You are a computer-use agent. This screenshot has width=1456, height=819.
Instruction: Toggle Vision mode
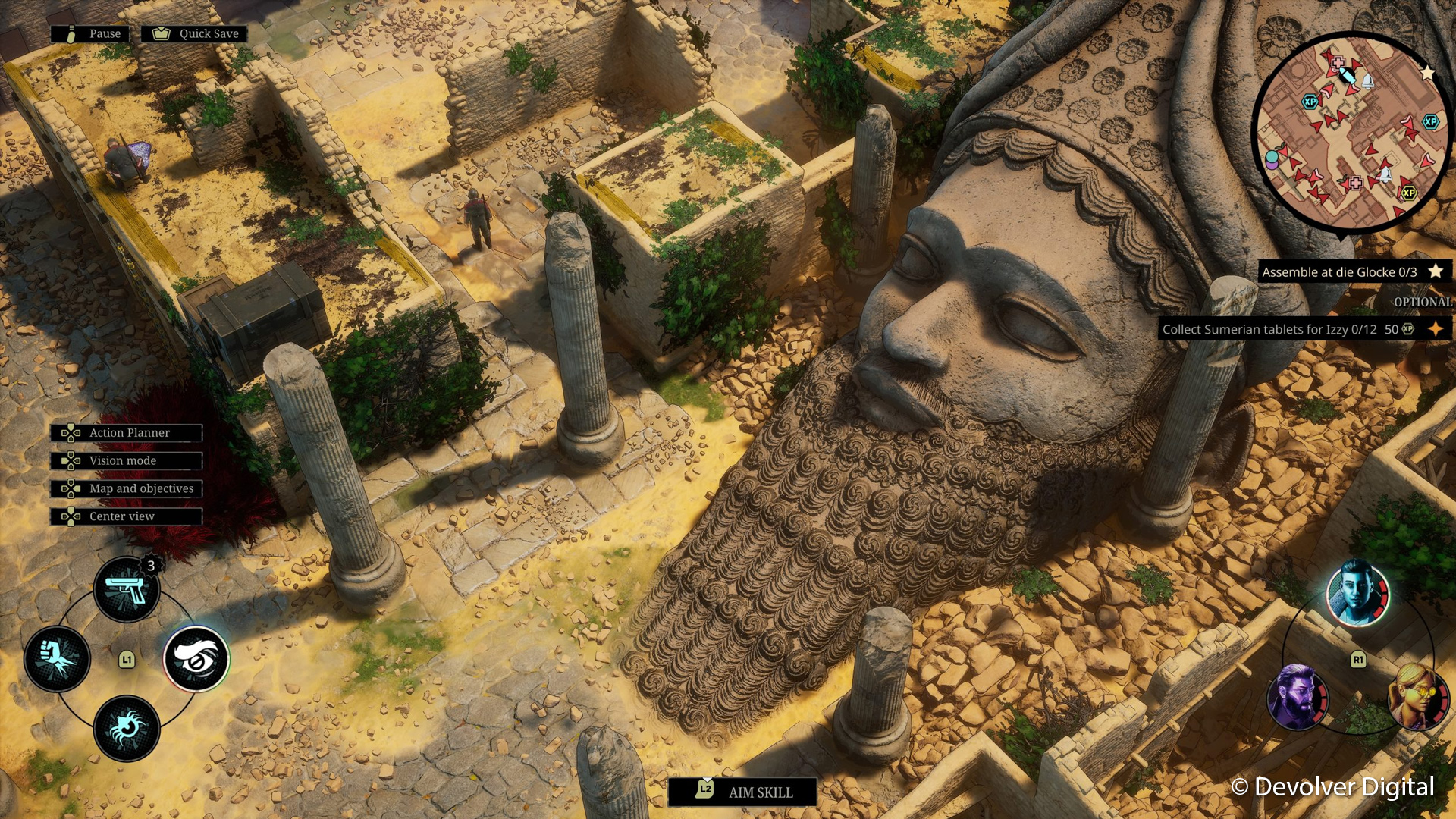[127, 461]
